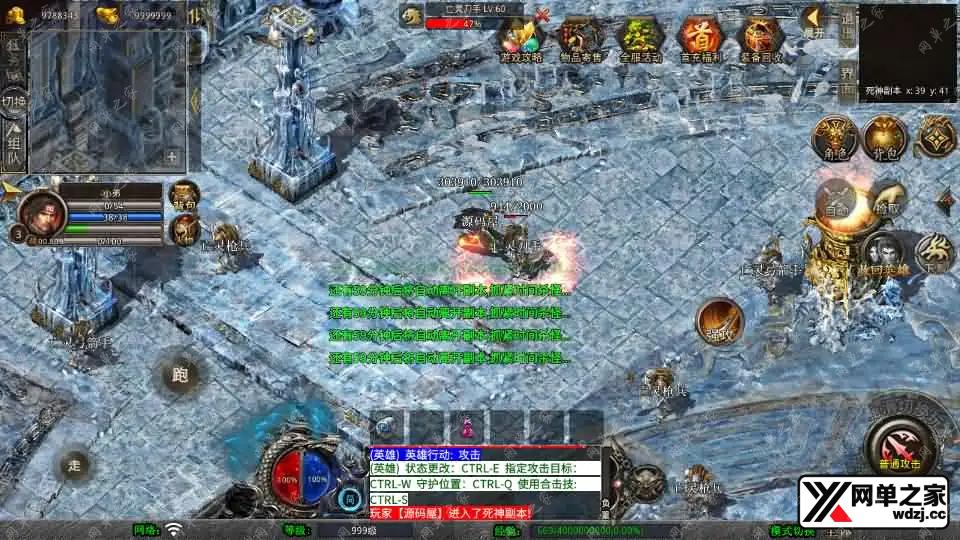Open the 物品寄售 consignment shop
This screenshot has height=540, width=960.
pos(580,39)
